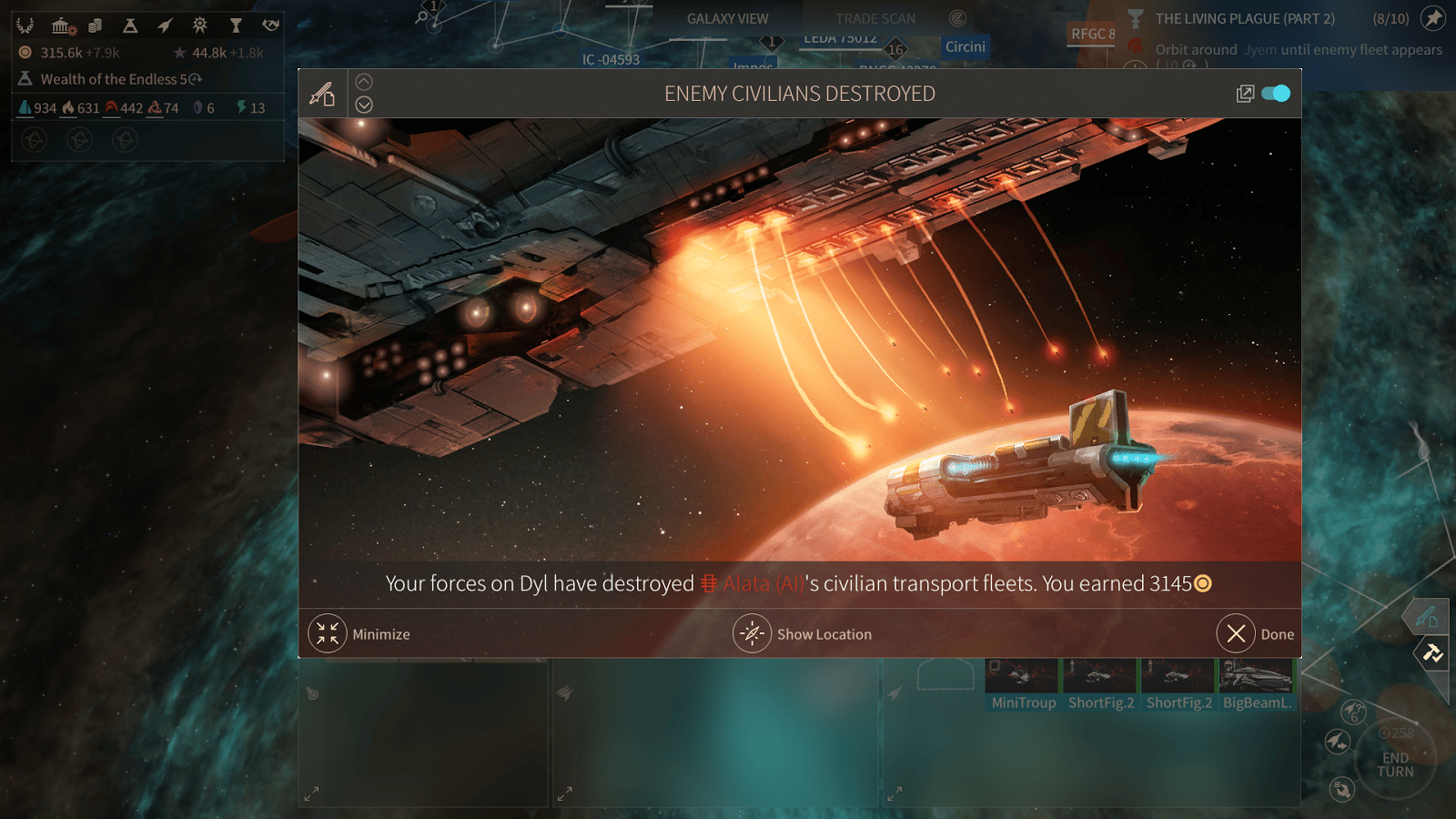Go to the previous notification arrow
This screenshot has width=1456, height=819.
click(x=364, y=82)
